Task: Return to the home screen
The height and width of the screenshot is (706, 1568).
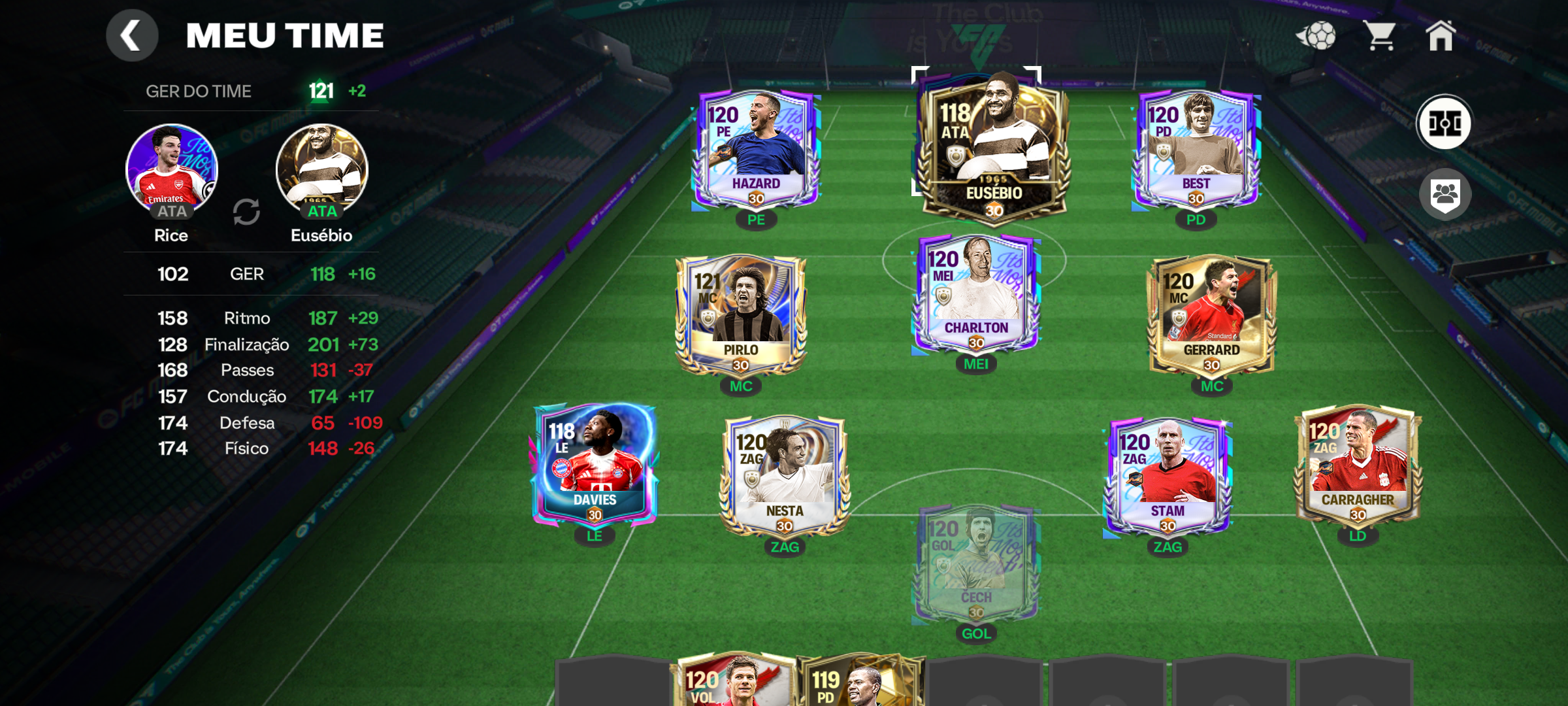Action: click(x=1441, y=35)
